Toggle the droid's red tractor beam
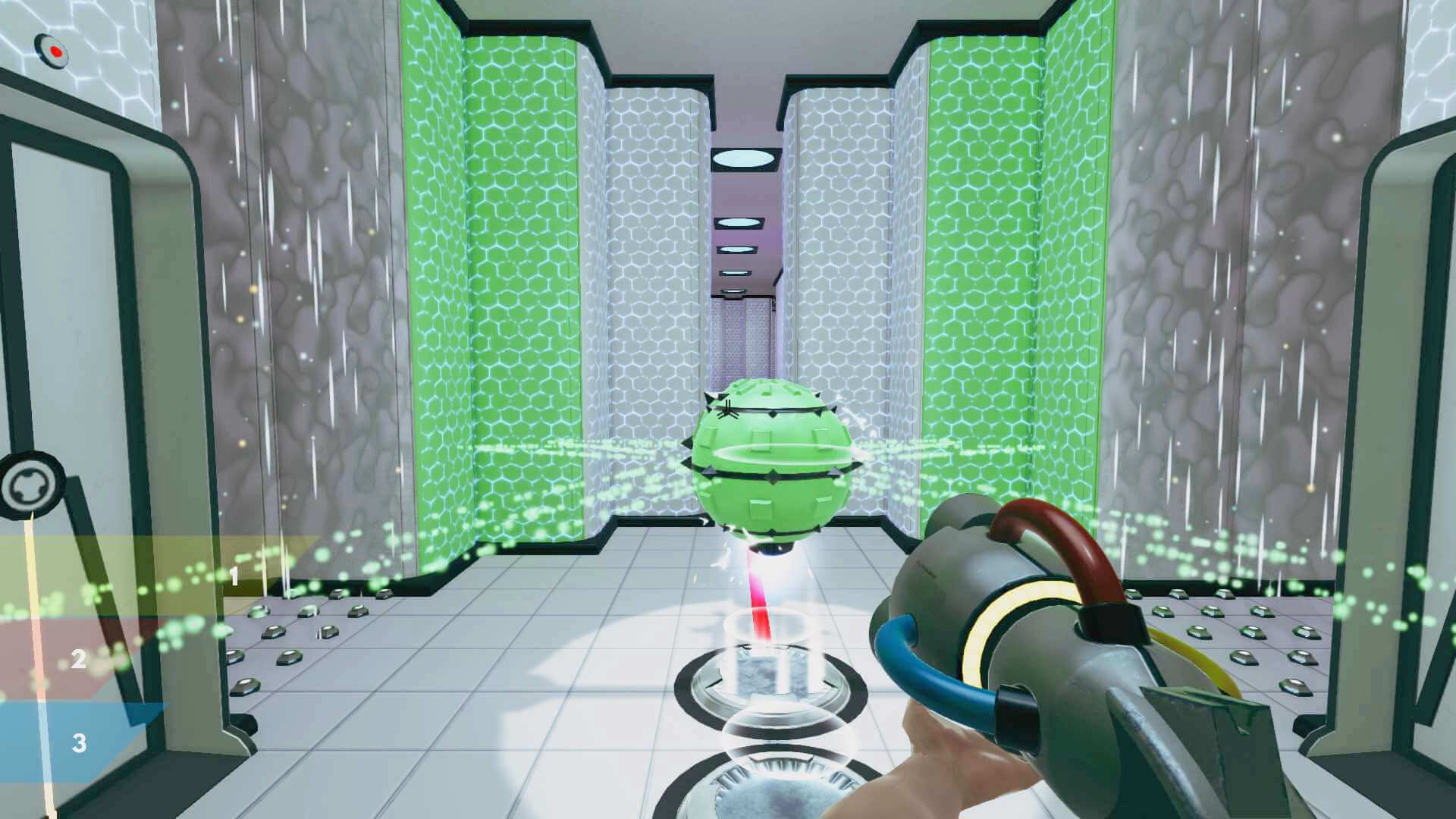Image resolution: width=1456 pixels, height=819 pixels. (x=757, y=599)
